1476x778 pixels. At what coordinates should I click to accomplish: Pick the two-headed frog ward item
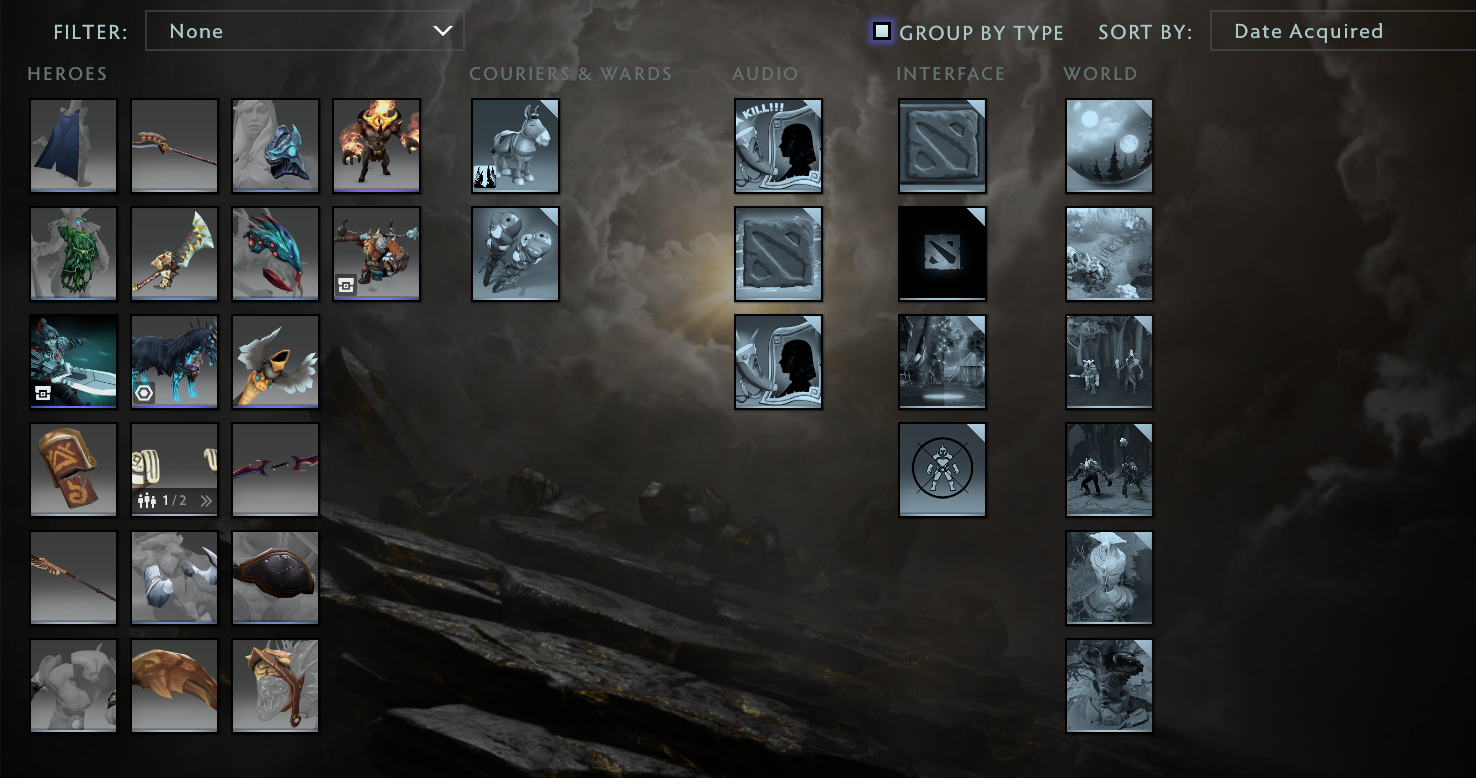pyautogui.click(x=516, y=253)
